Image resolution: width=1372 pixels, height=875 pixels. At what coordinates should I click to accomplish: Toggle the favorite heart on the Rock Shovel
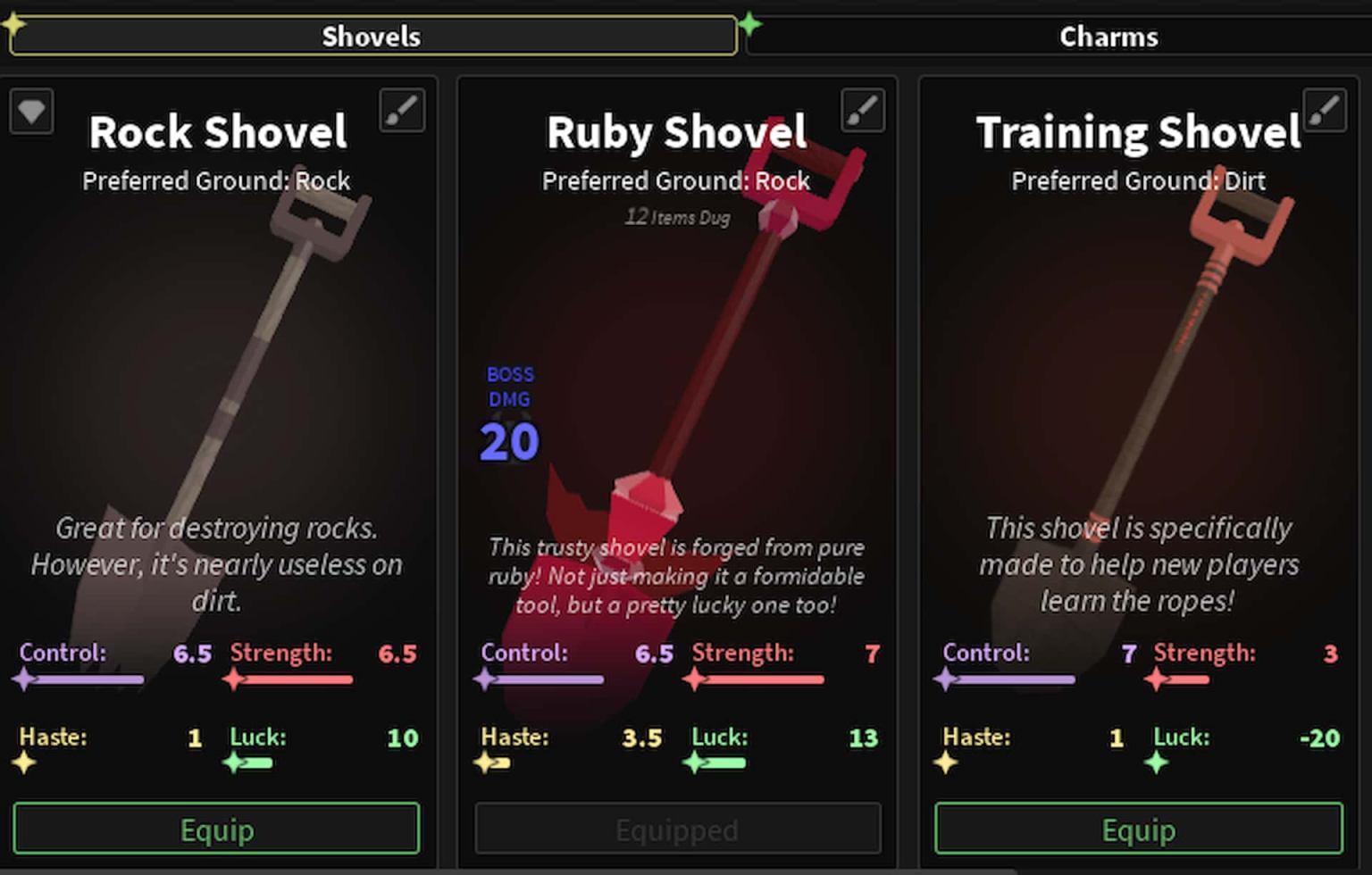click(x=31, y=110)
